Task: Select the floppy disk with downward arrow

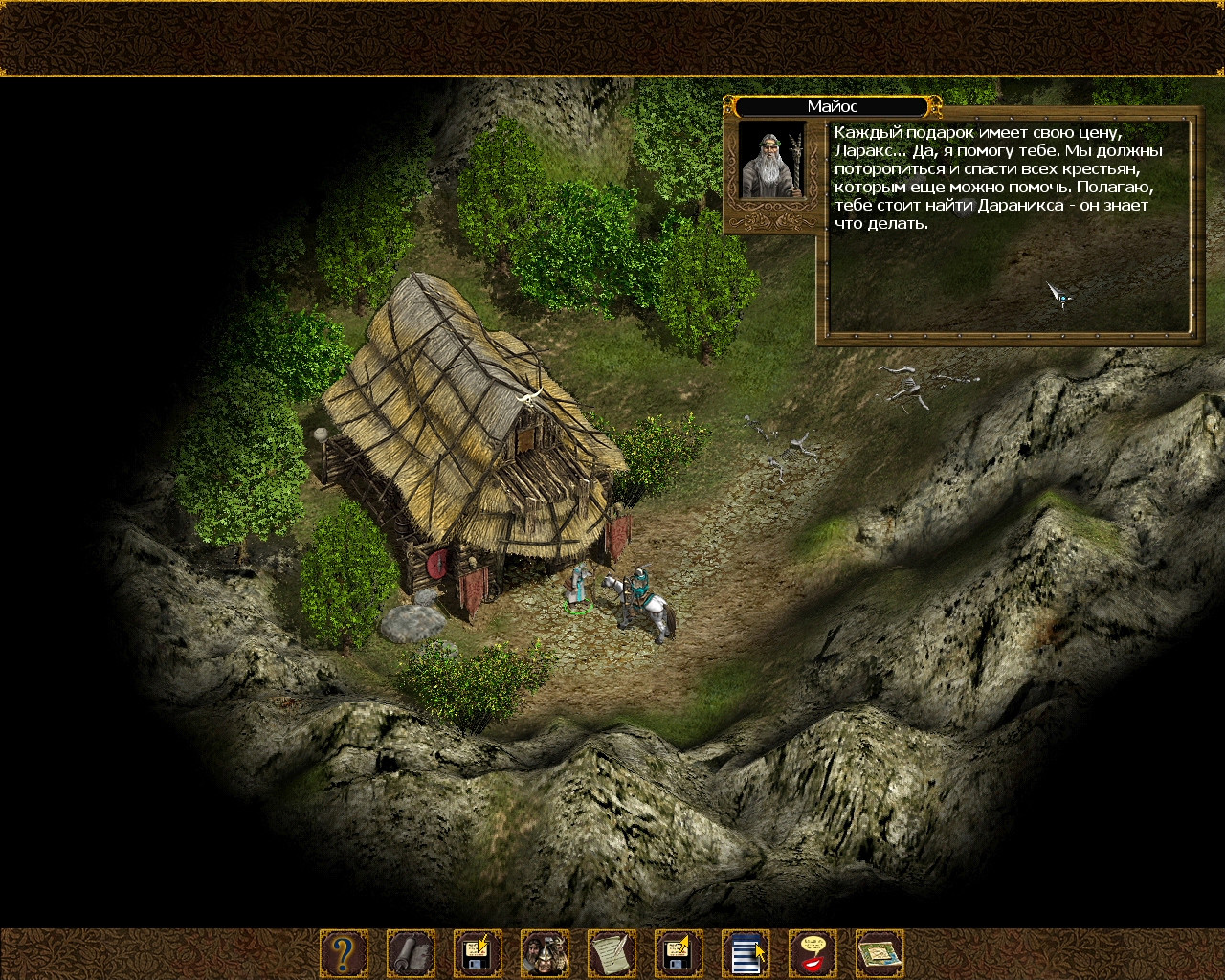Action: (x=478, y=954)
